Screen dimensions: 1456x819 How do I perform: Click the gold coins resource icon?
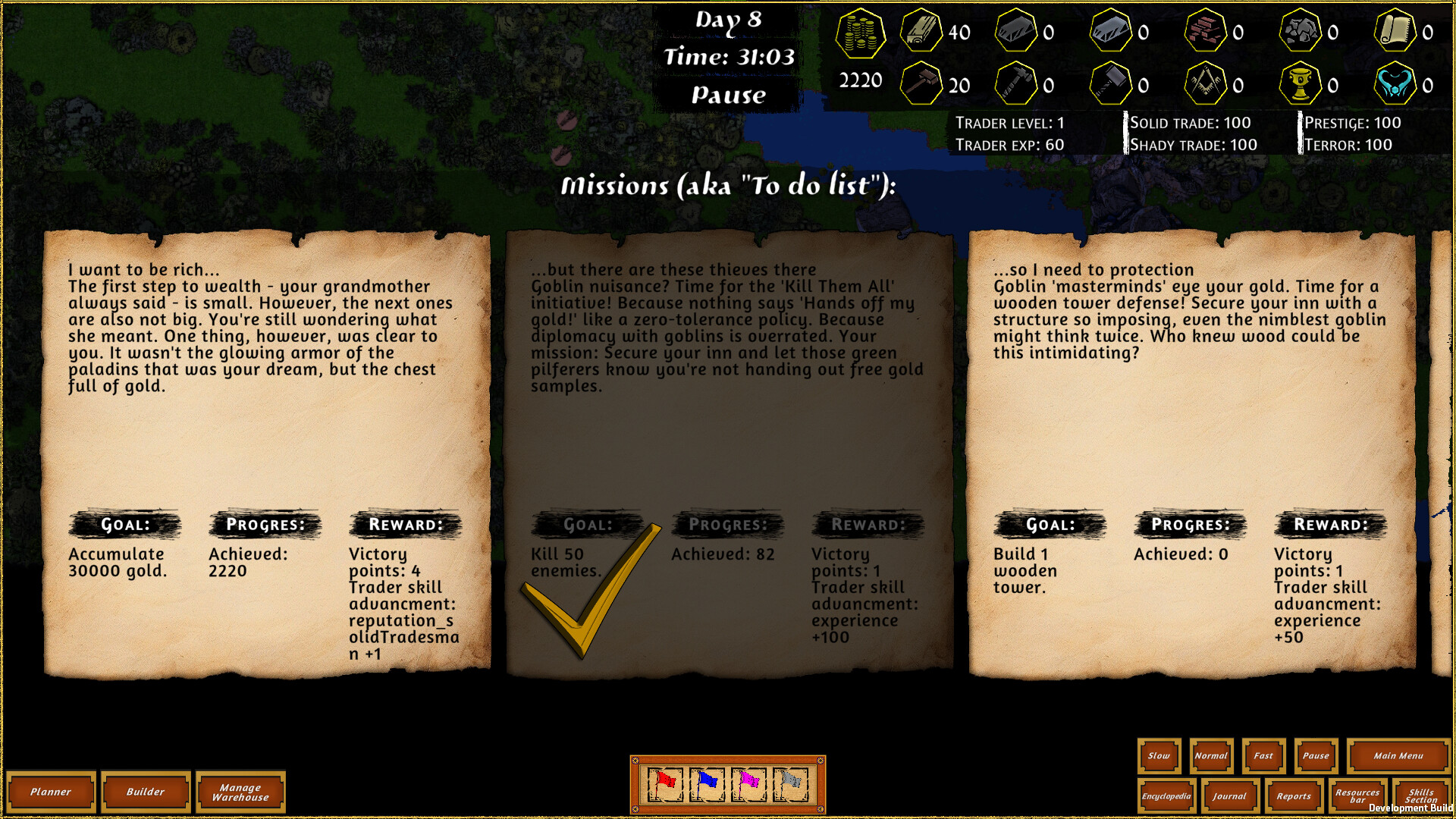pyautogui.click(x=861, y=34)
